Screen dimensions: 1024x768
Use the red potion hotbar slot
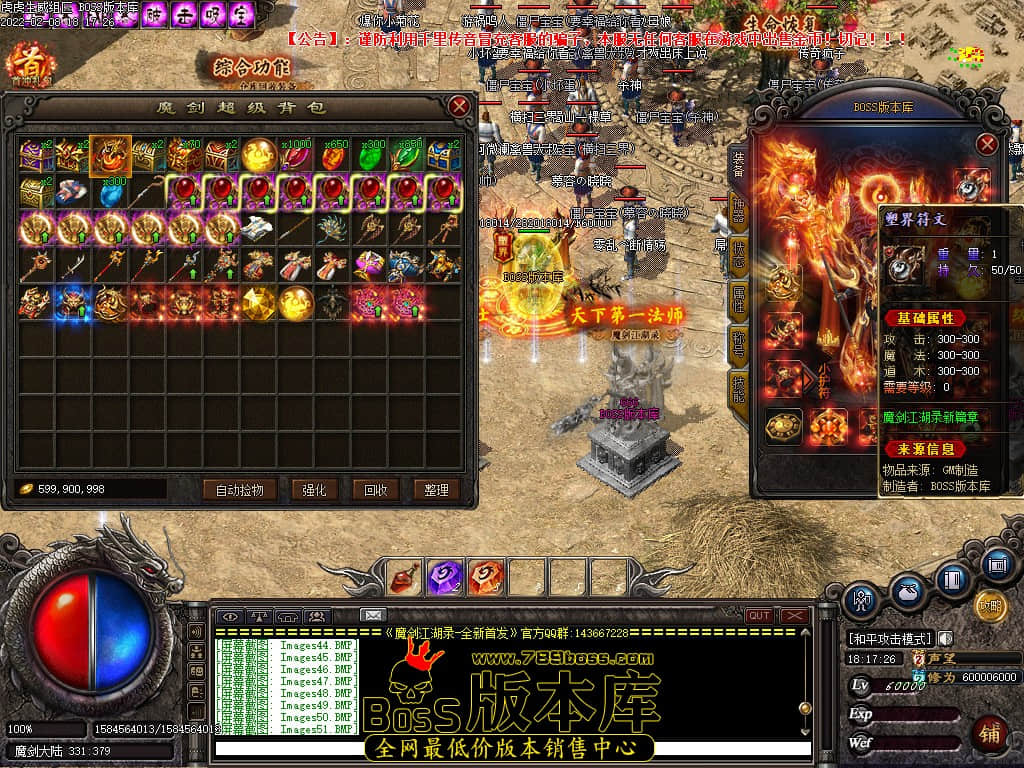click(x=406, y=577)
